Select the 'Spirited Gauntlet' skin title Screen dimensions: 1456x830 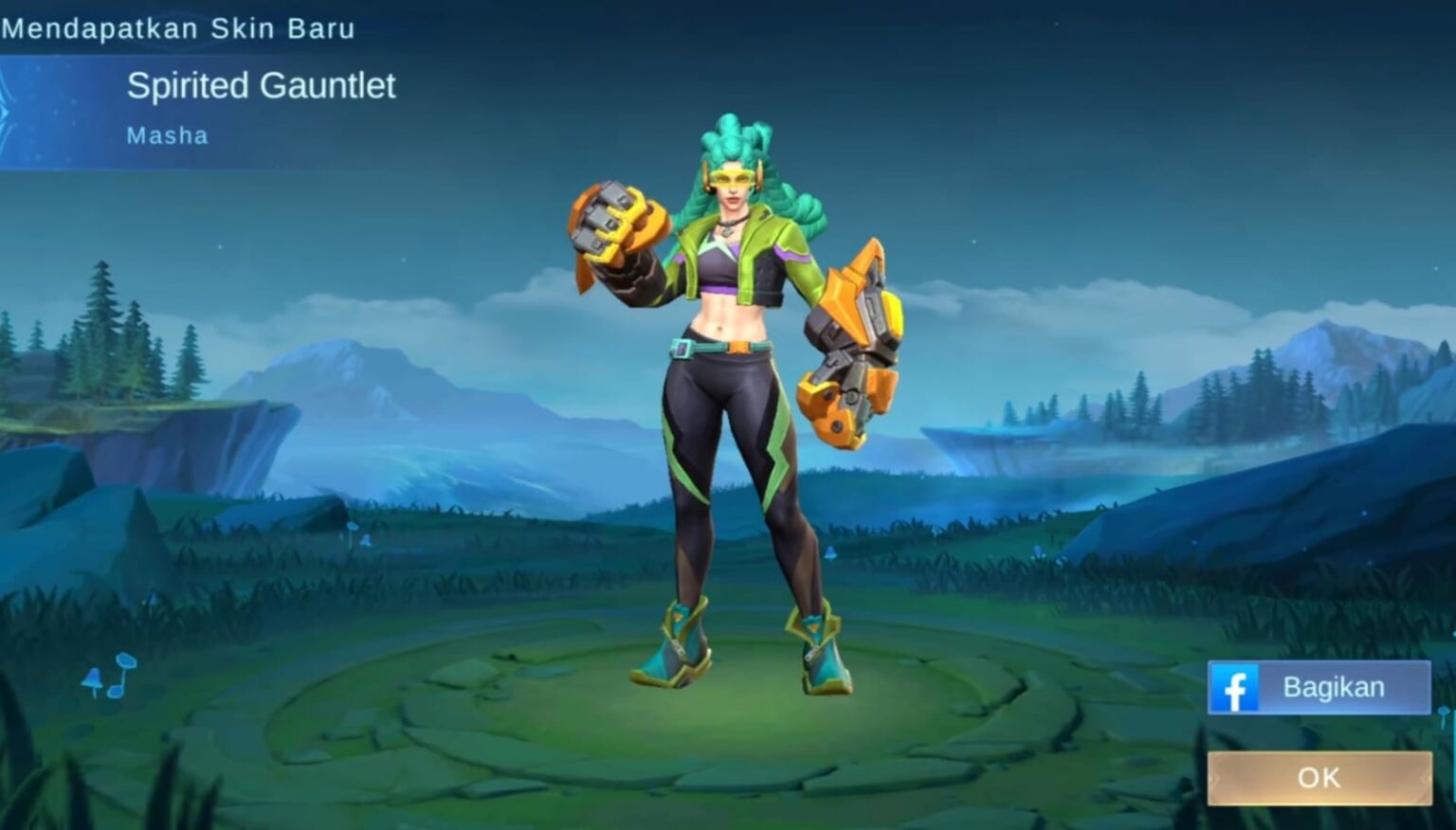tap(261, 85)
